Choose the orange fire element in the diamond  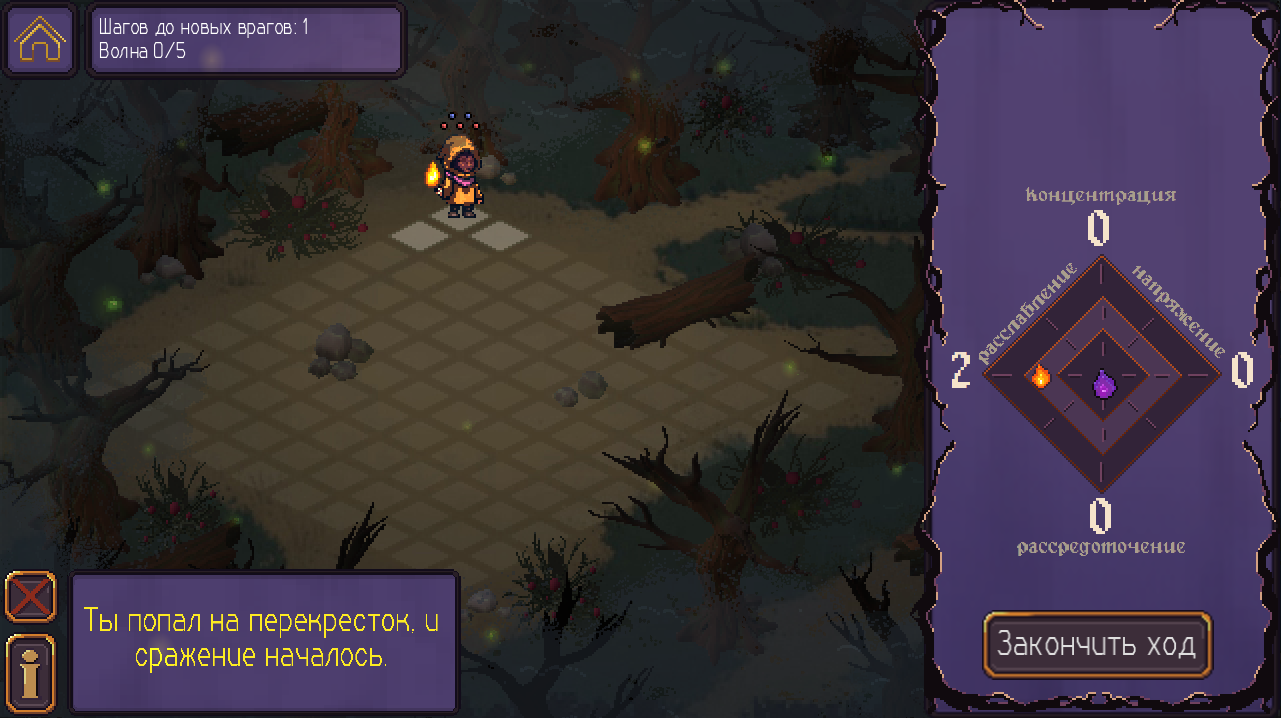point(1040,376)
